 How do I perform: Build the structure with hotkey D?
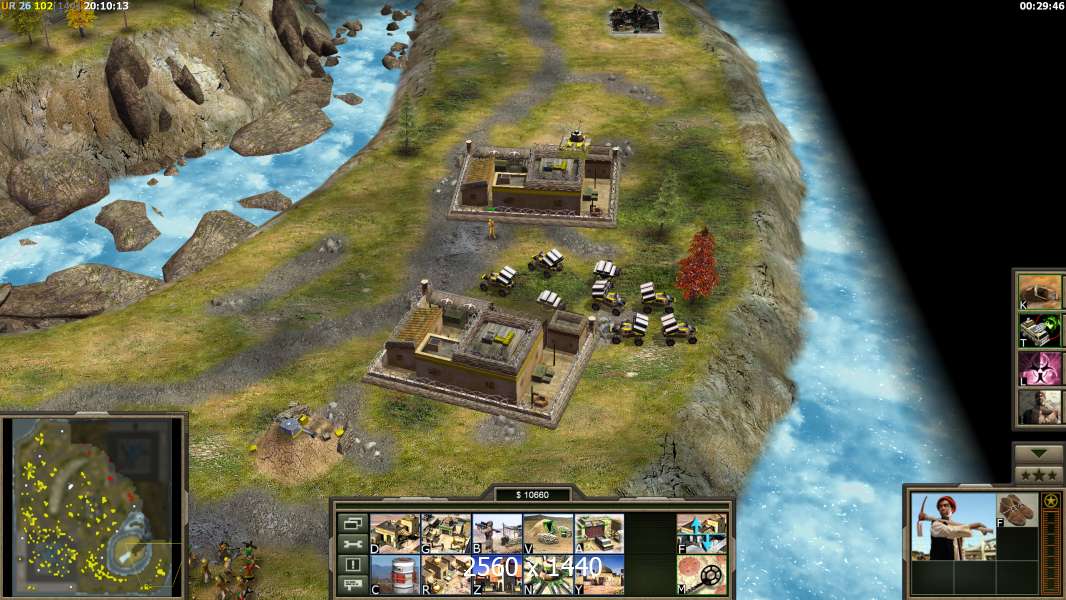coord(395,533)
